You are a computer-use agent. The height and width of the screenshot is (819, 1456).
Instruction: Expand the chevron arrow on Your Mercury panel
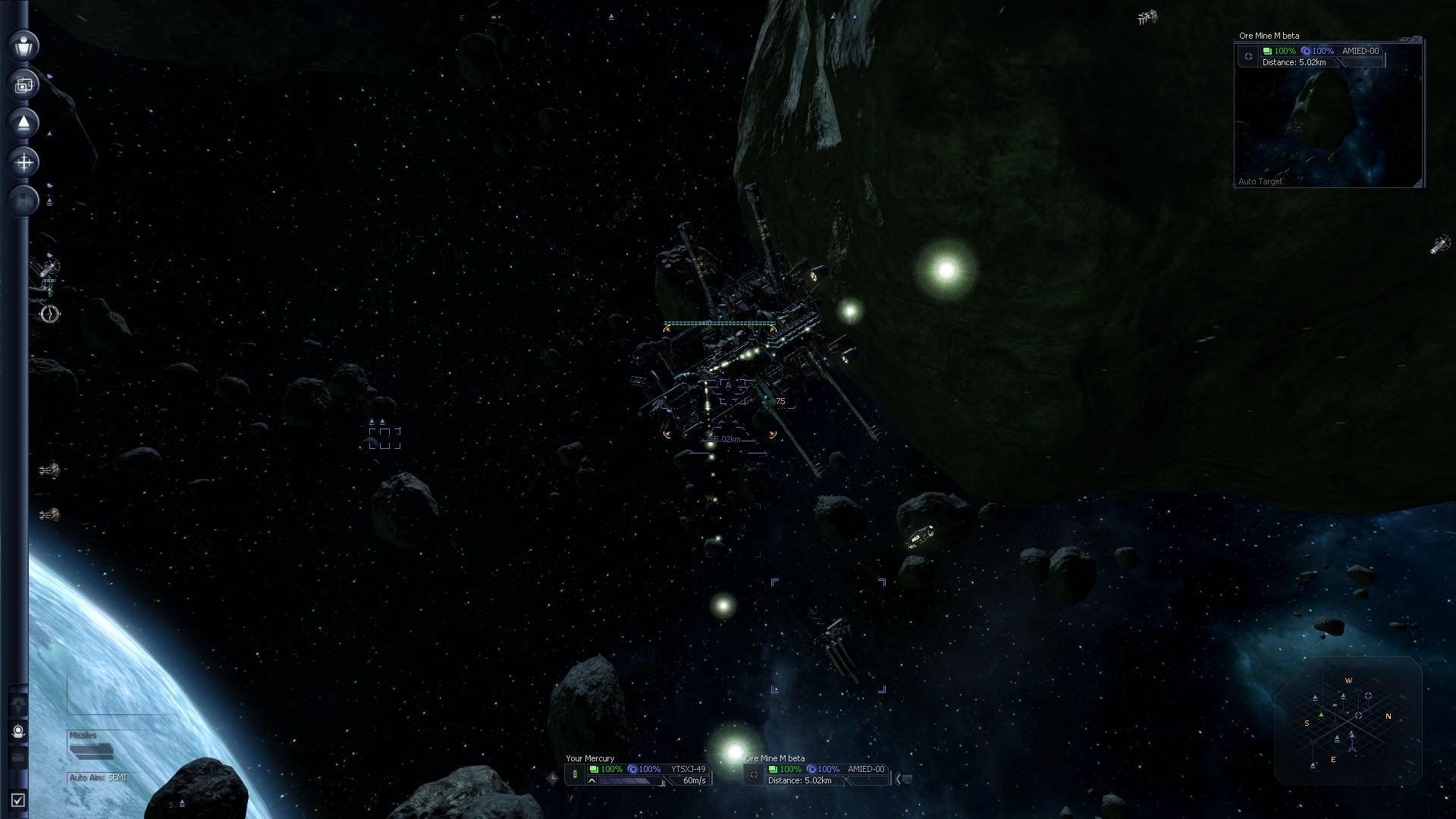tap(591, 780)
